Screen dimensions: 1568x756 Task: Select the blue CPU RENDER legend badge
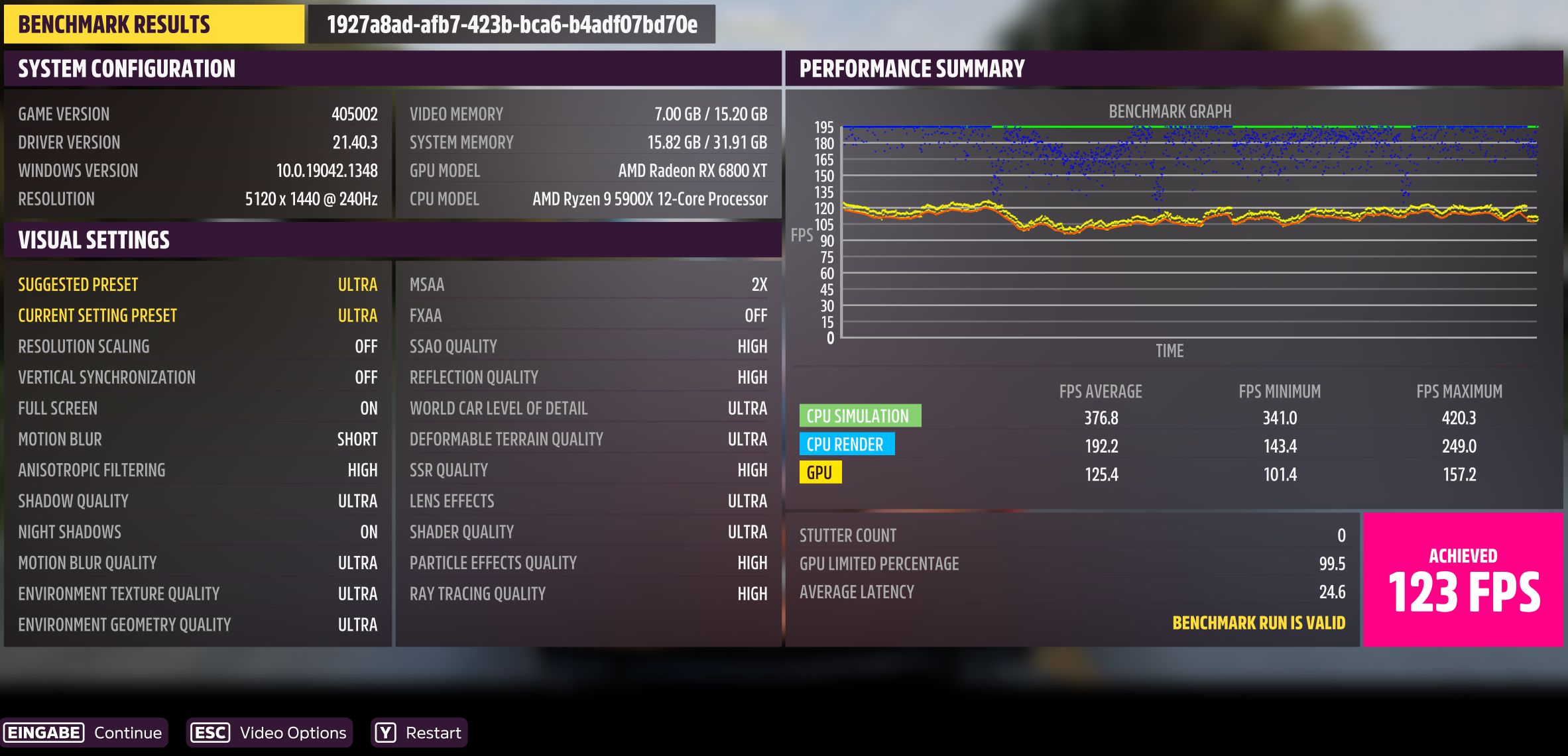point(847,444)
